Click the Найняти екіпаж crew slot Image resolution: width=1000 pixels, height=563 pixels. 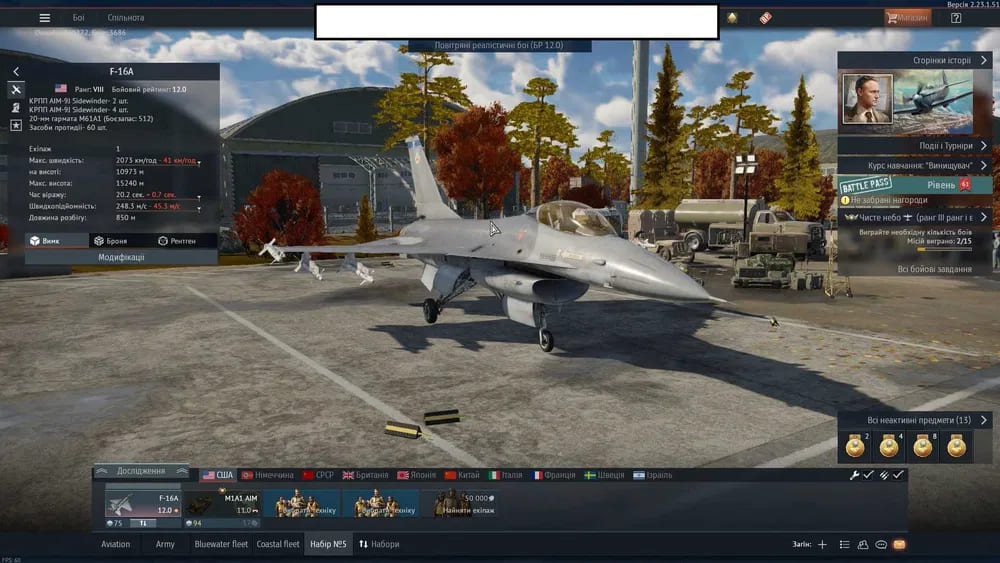(461, 503)
